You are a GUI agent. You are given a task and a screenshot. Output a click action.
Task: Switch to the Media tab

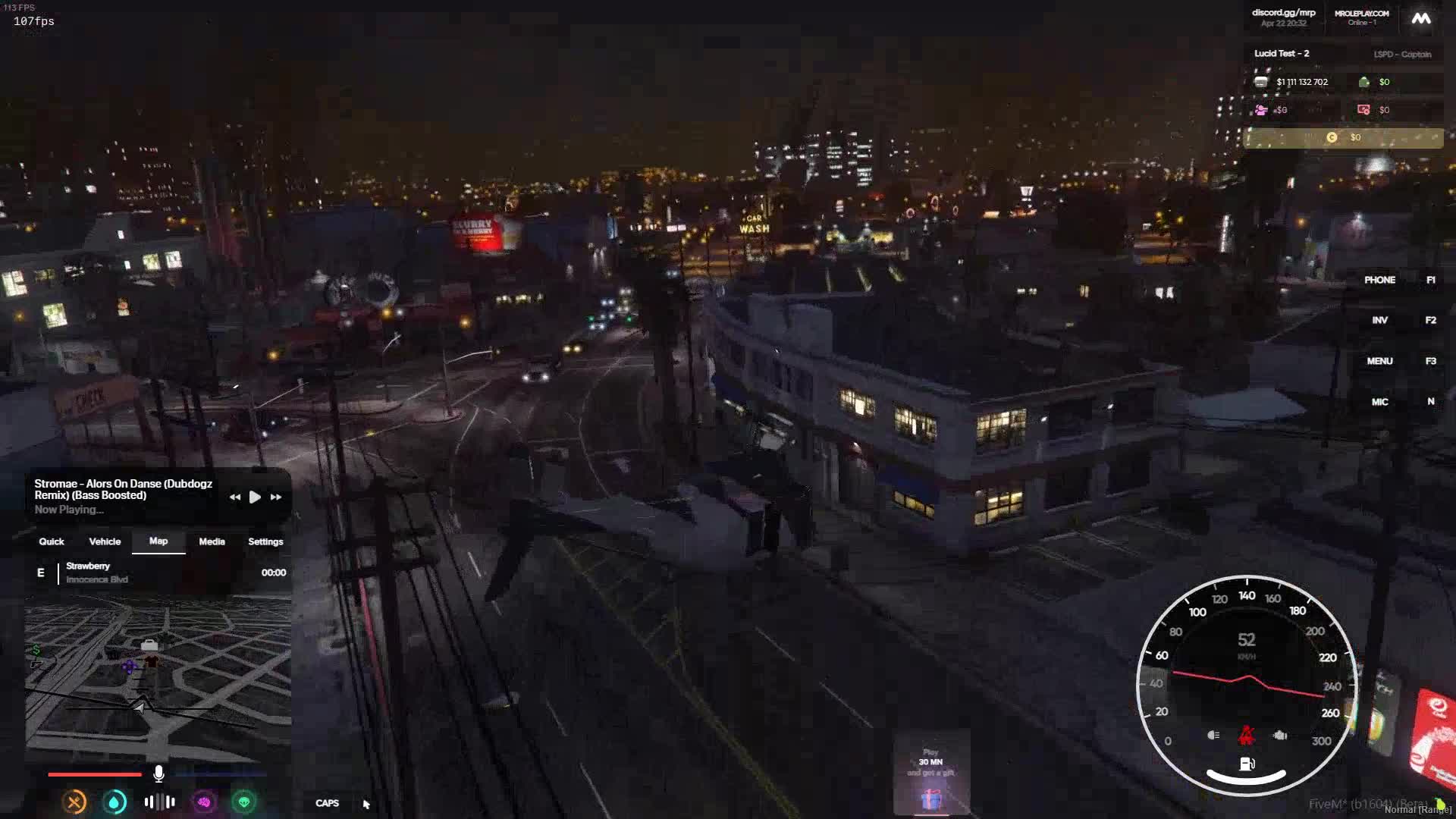coord(212,541)
